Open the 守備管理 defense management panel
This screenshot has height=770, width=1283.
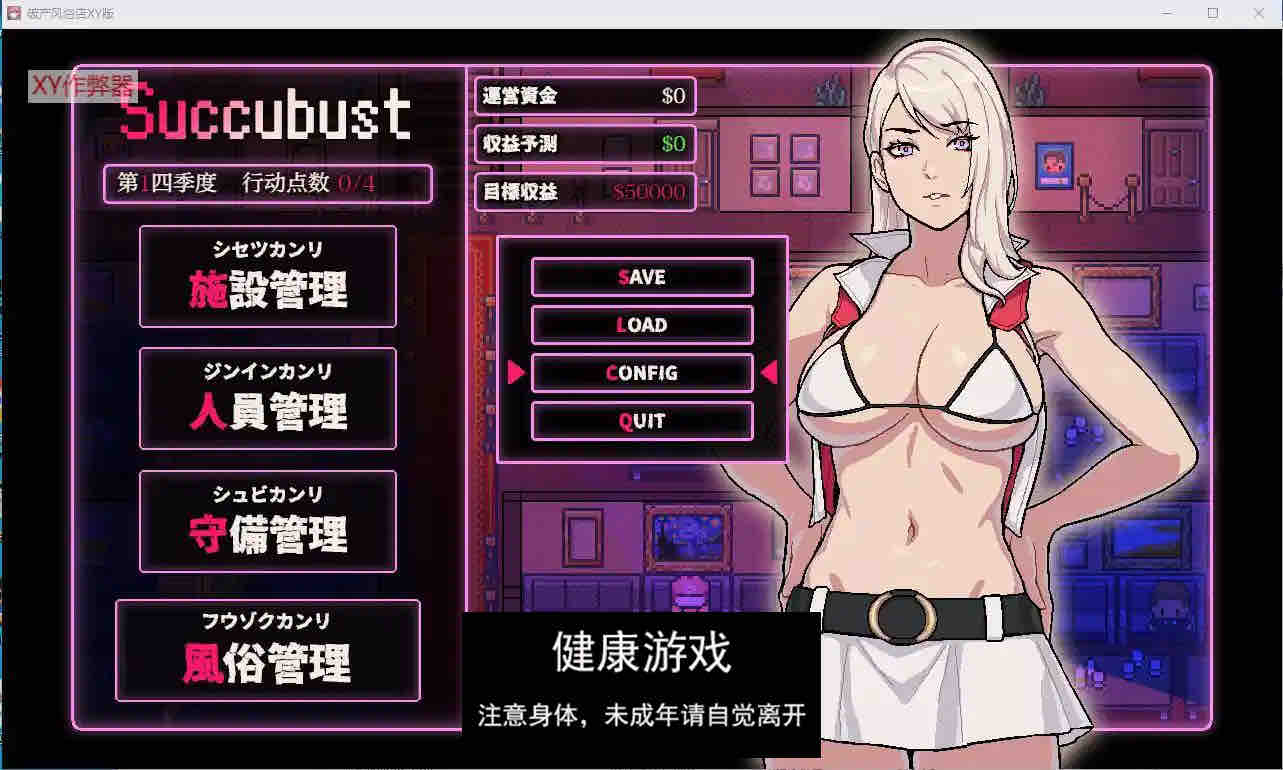pyautogui.click(x=267, y=521)
